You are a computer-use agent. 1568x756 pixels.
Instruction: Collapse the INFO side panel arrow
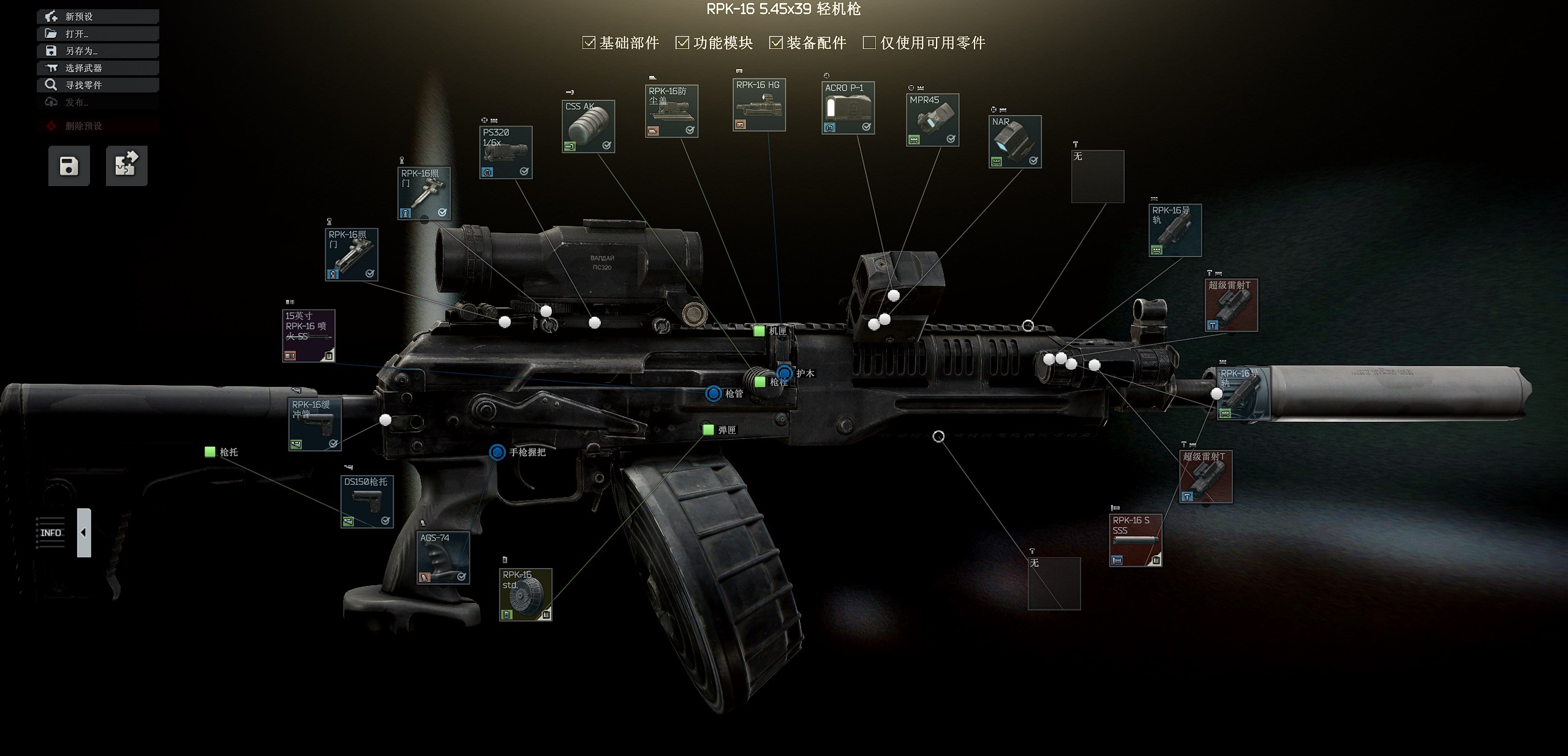[83, 532]
